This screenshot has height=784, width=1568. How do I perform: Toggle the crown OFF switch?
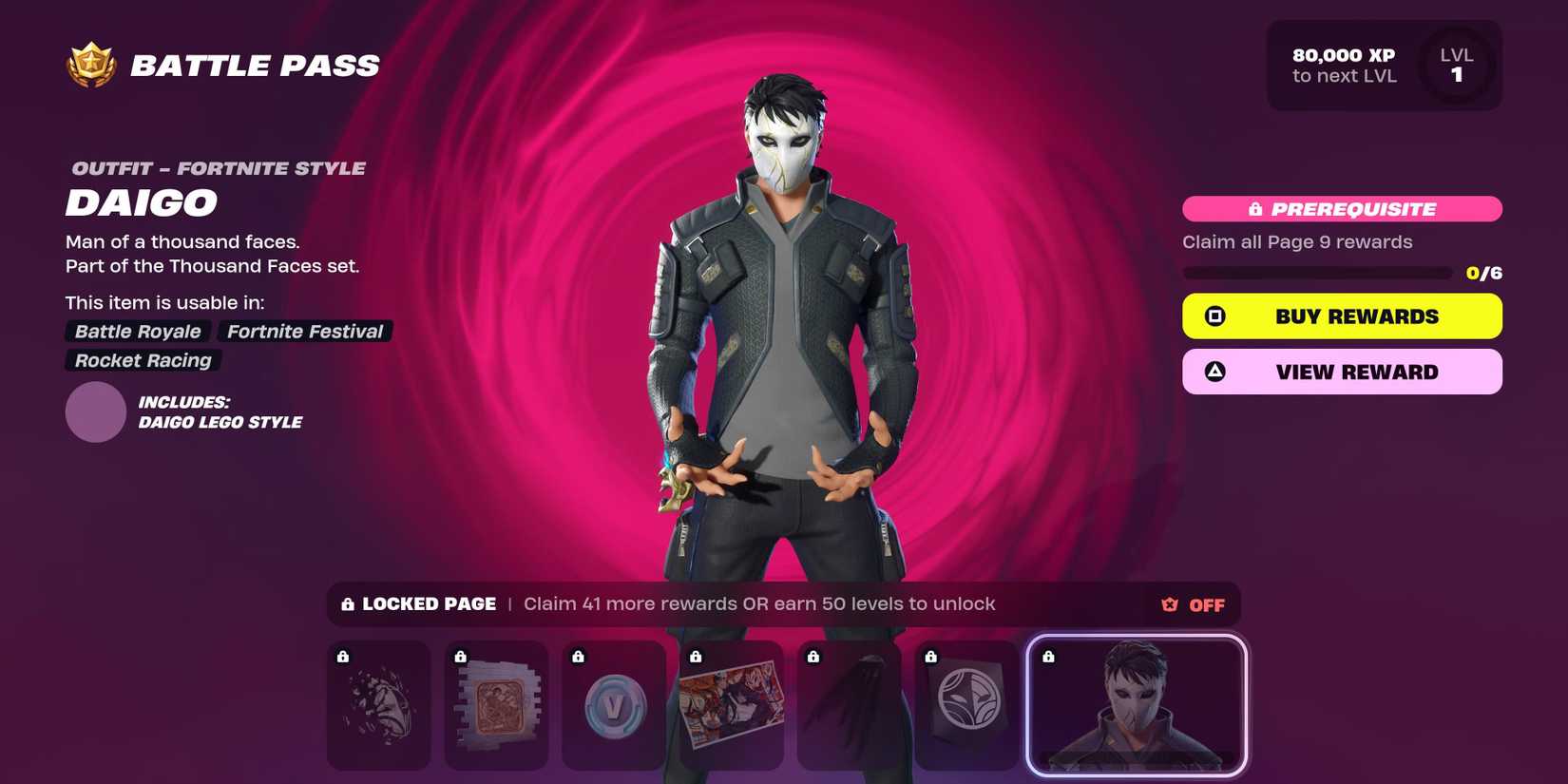(x=1191, y=604)
